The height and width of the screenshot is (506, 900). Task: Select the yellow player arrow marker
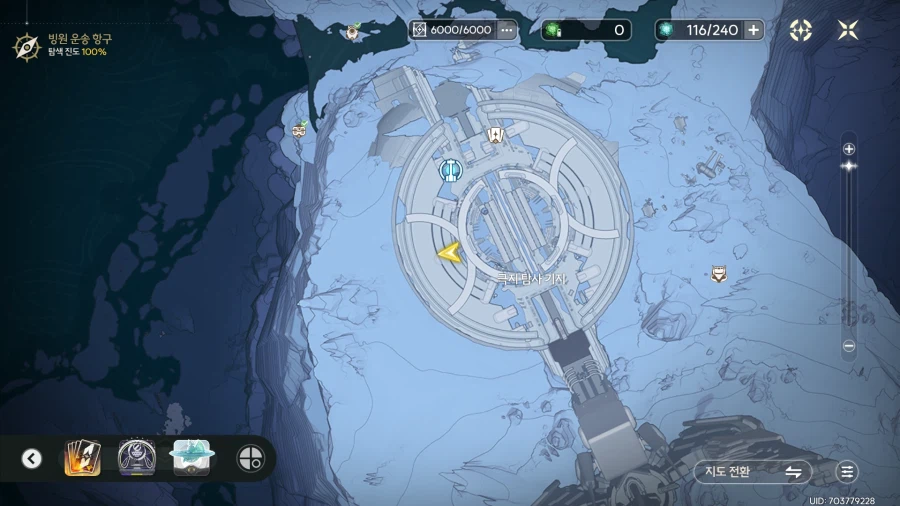[448, 253]
